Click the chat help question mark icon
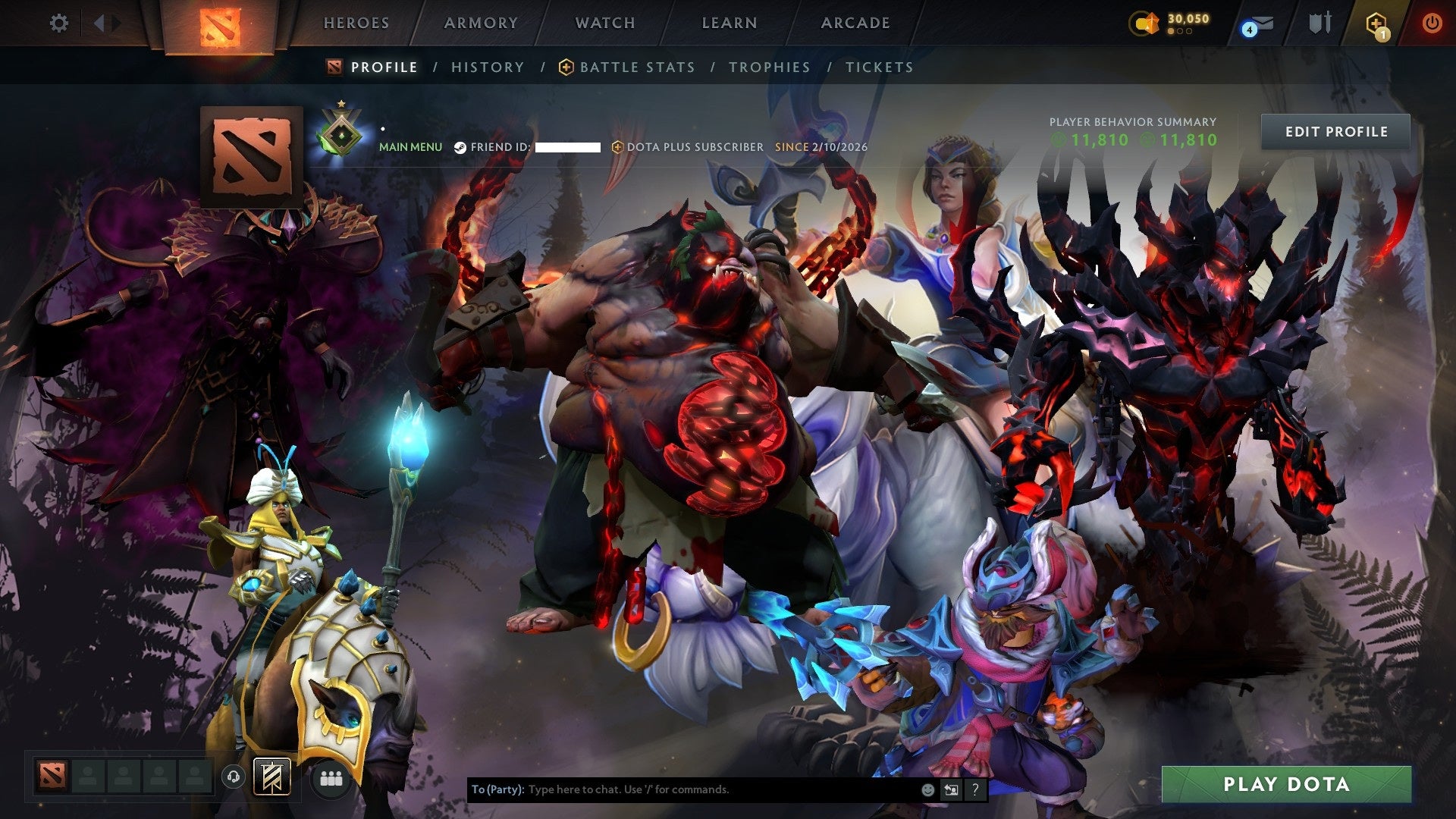The width and height of the screenshot is (1456, 819). (975, 789)
